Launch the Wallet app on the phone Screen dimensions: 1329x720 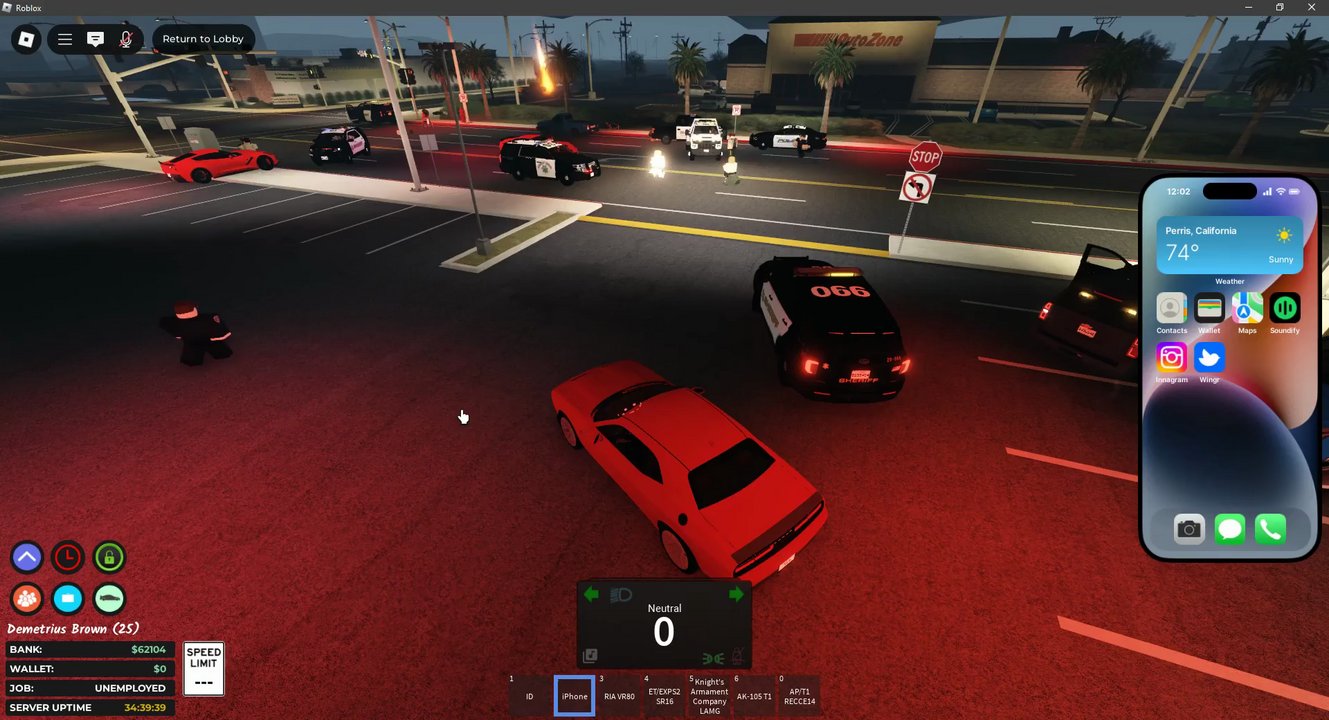1209,308
